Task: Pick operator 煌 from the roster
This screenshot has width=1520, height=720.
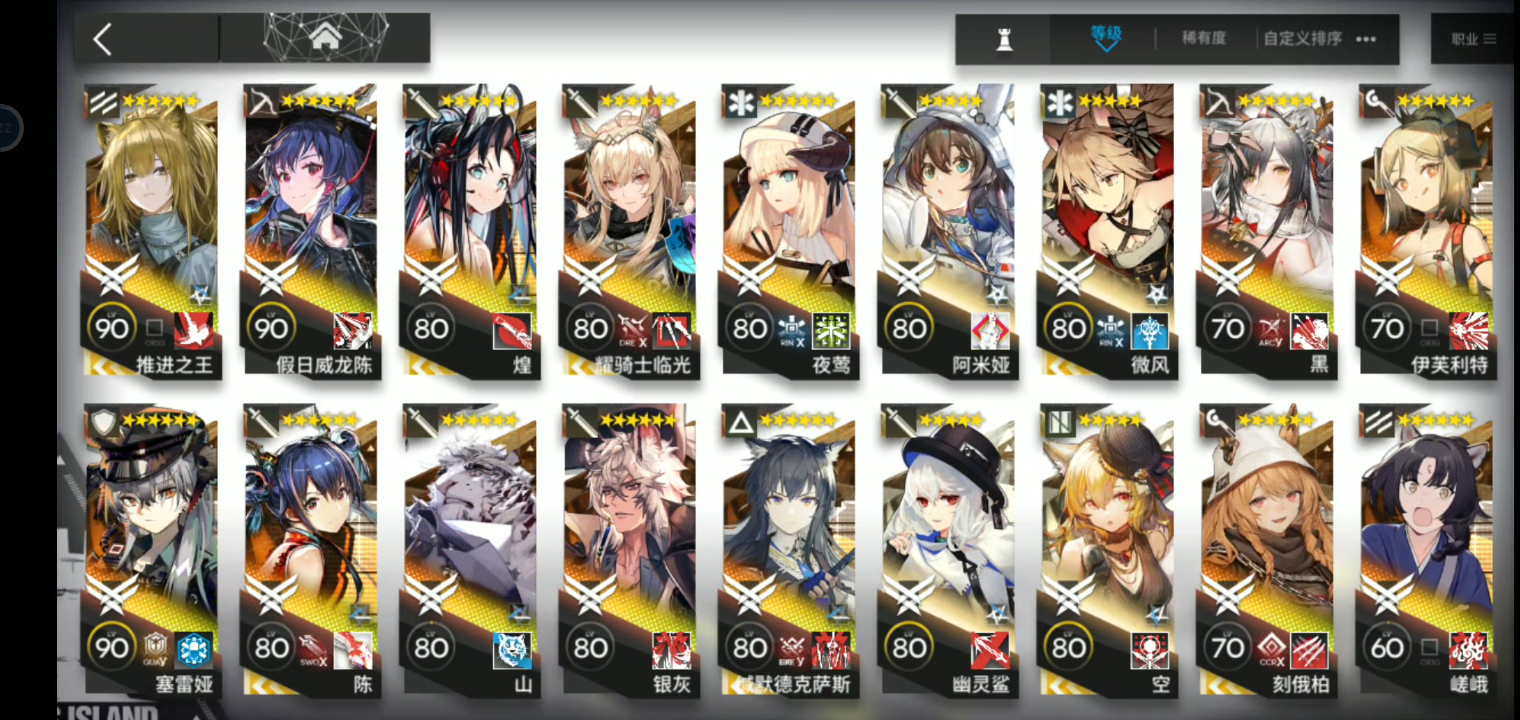Action: click(x=470, y=230)
